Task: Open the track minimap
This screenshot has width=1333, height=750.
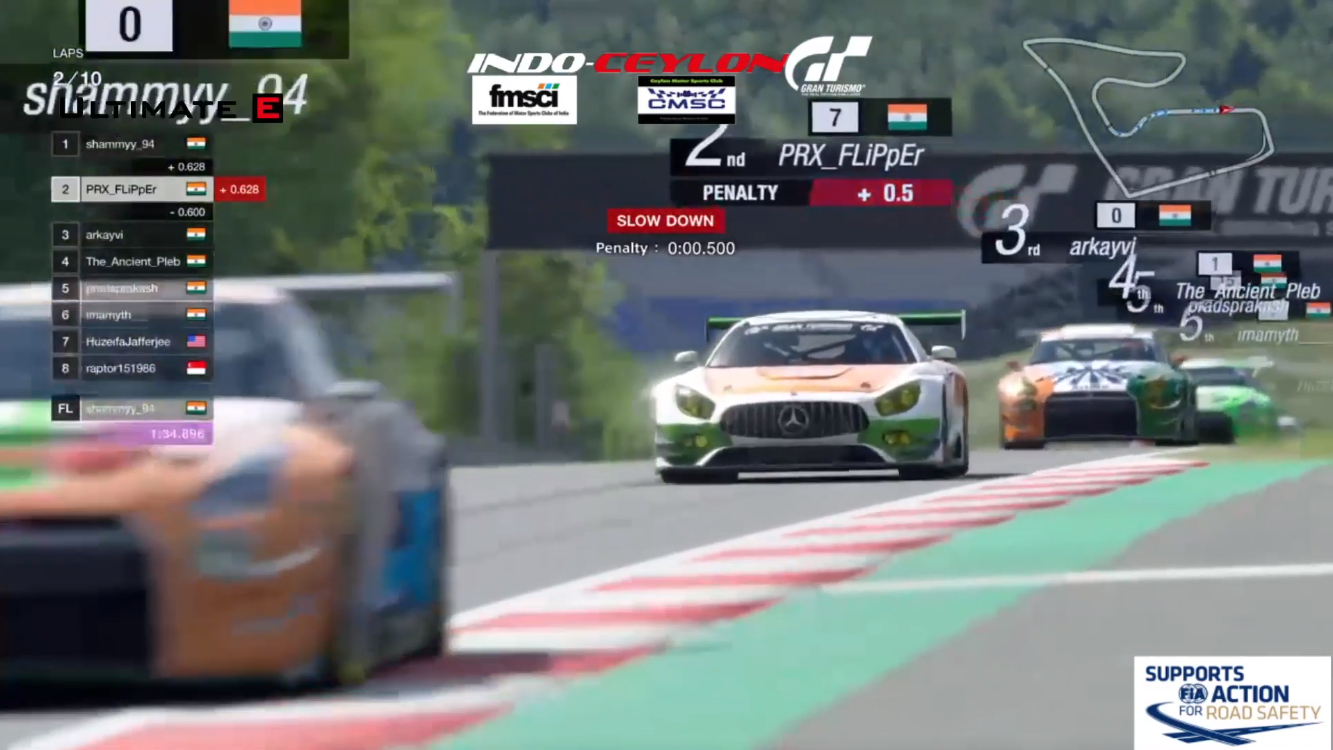Action: coord(1148,112)
